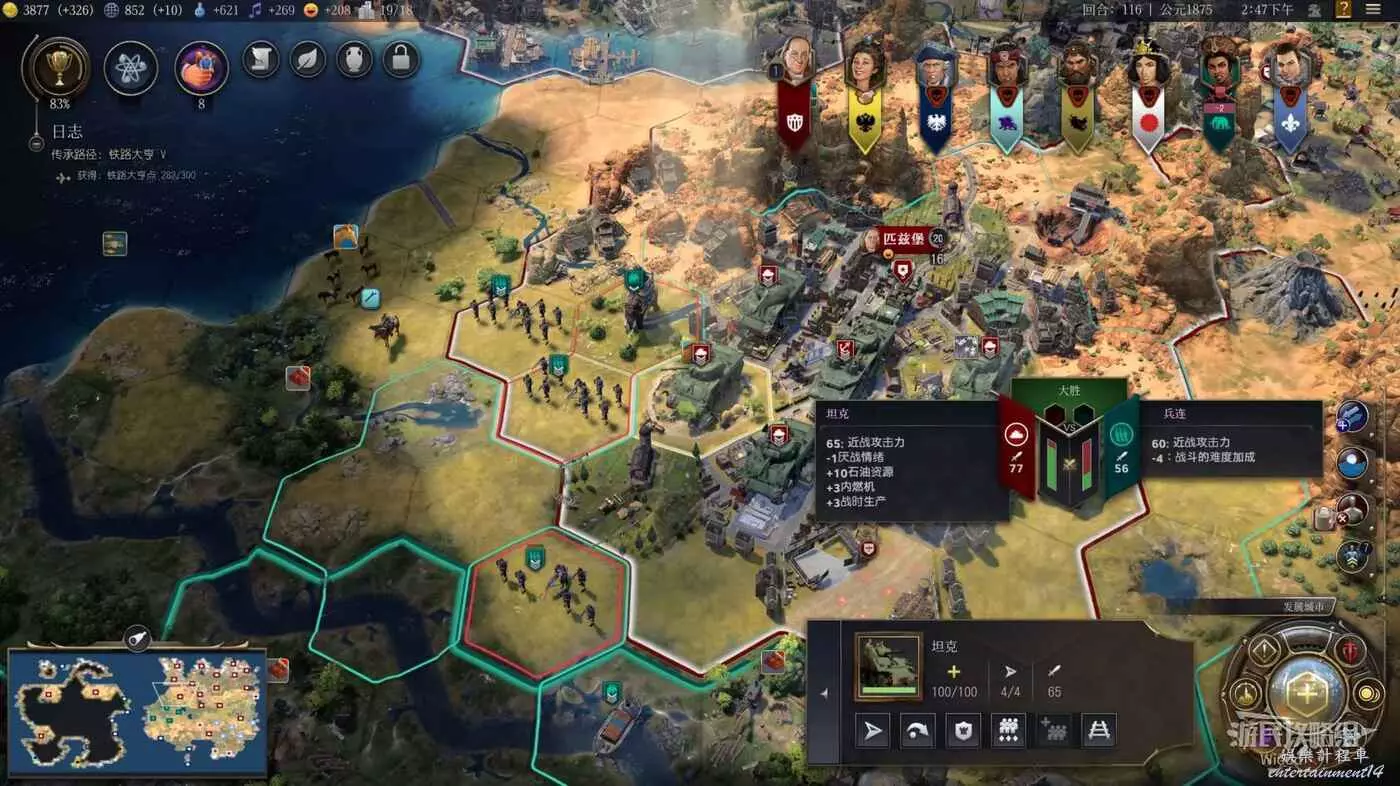Open the tech tree atom icon
Screen dimensions: 1400x786
coord(131,67)
